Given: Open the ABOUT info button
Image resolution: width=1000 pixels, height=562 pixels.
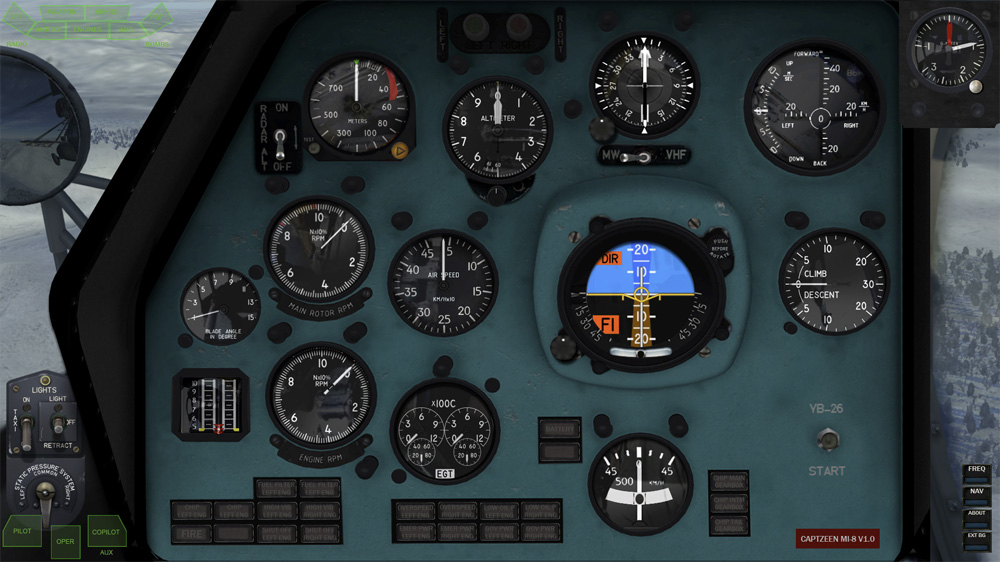Looking at the screenshot, I should 976,513.
